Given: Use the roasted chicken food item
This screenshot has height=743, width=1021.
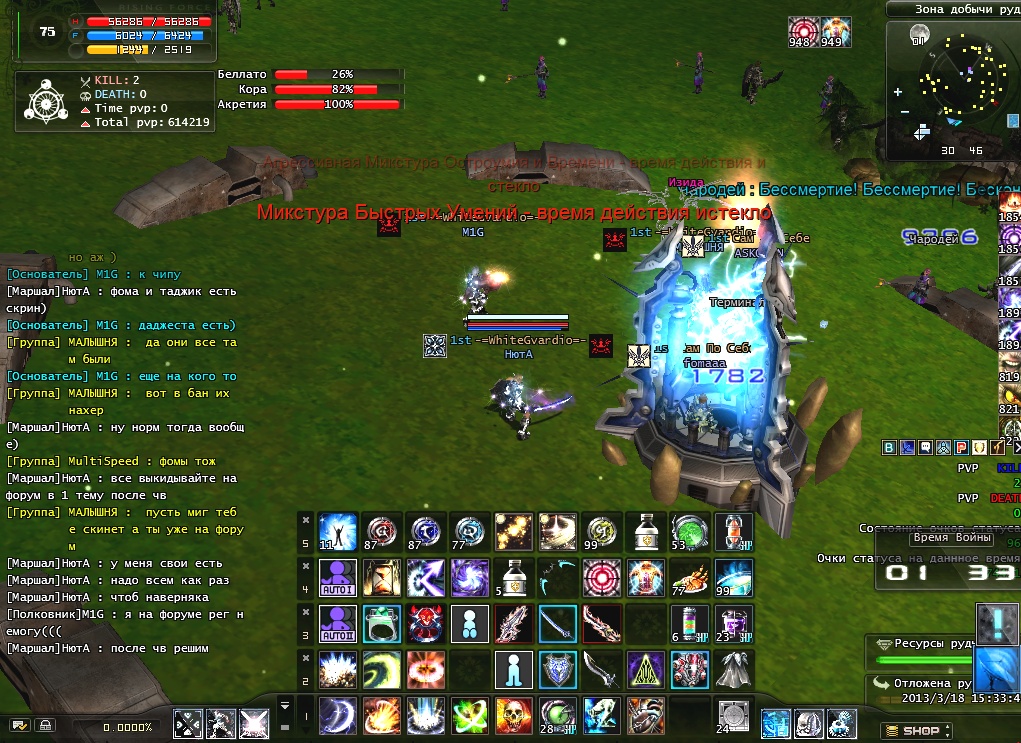Looking at the screenshot, I should [689, 577].
